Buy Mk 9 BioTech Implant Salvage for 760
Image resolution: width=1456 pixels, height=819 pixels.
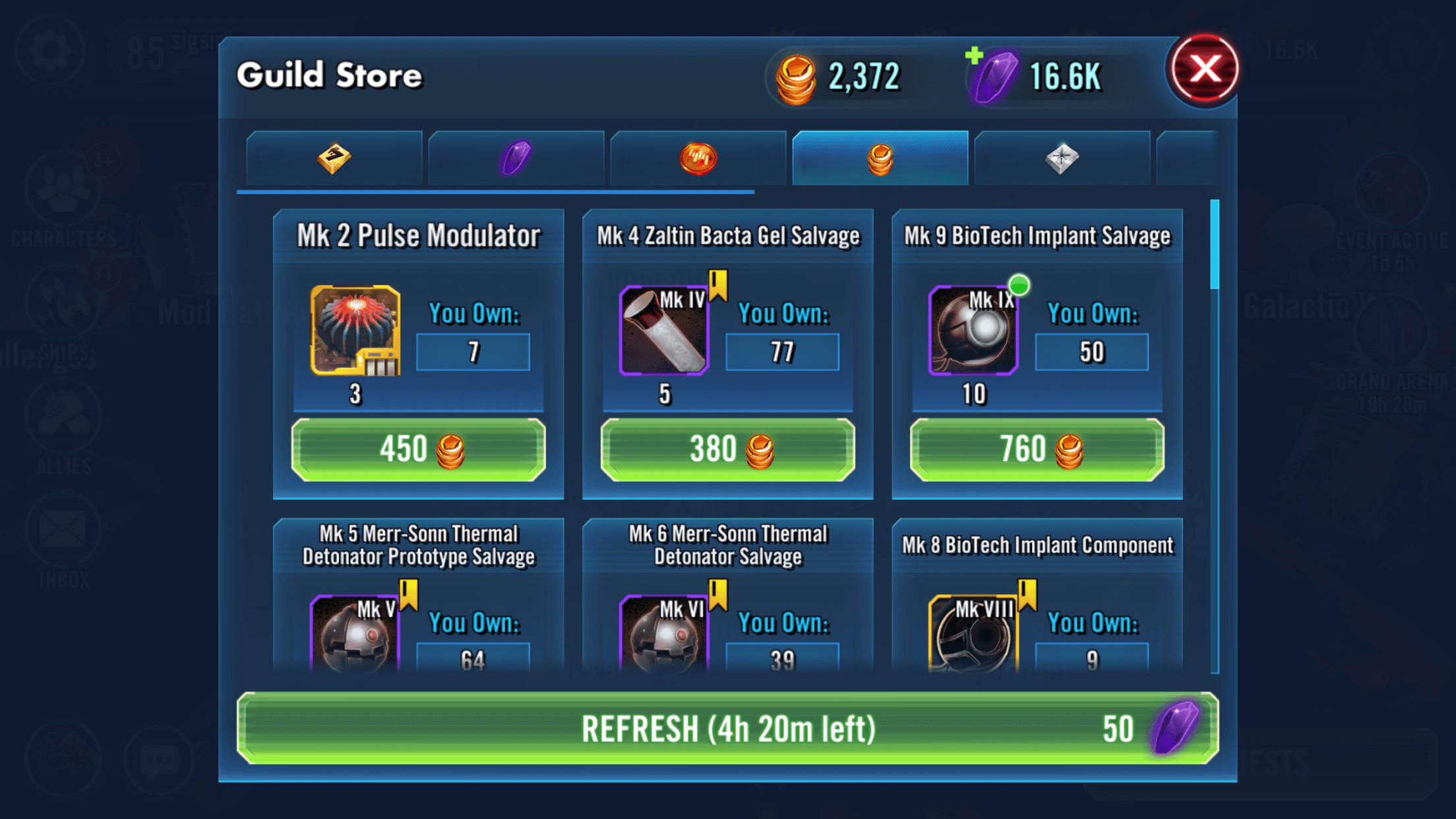pyautogui.click(x=1037, y=450)
